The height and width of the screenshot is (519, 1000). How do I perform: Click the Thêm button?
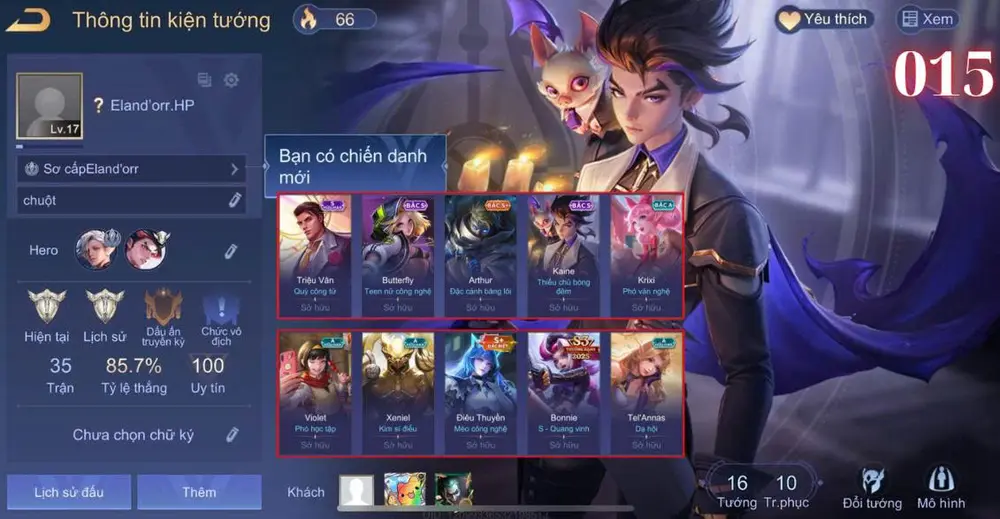pyautogui.click(x=199, y=492)
